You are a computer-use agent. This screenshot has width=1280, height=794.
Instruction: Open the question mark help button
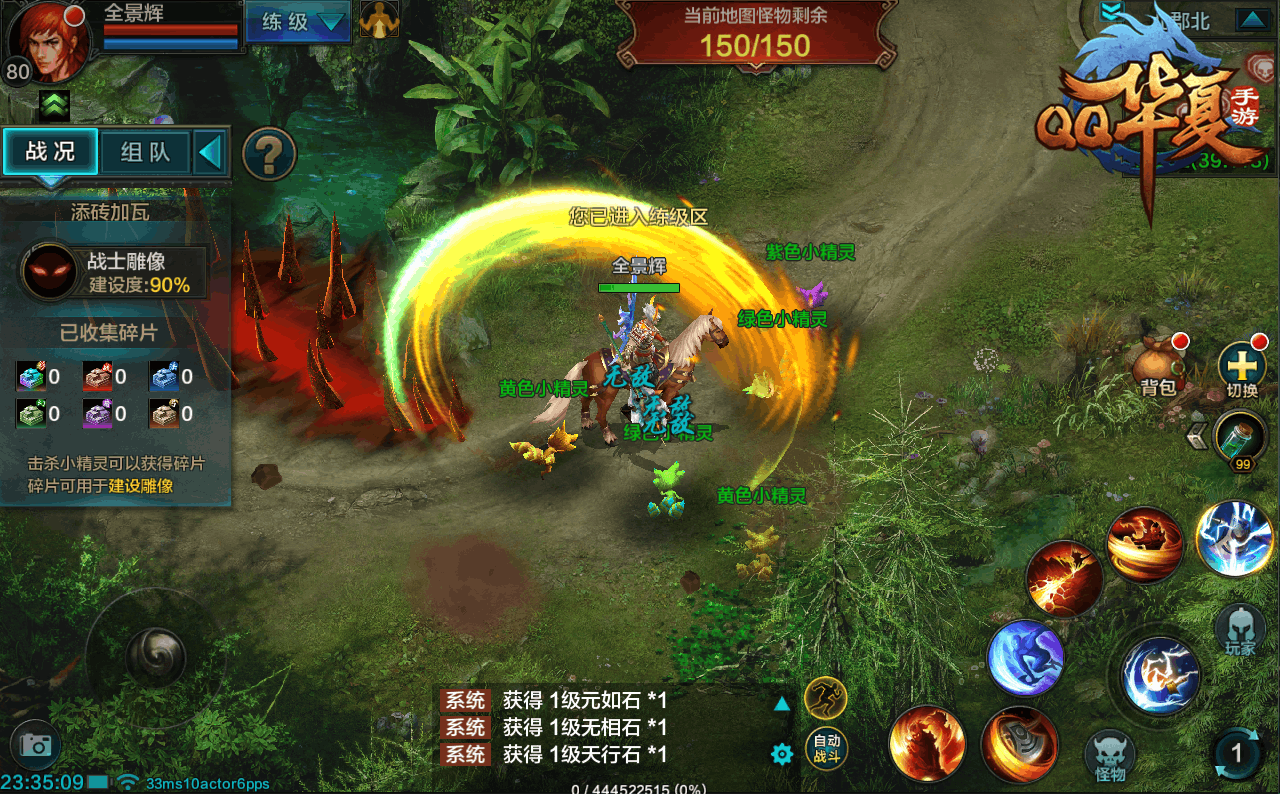click(x=270, y=154)
